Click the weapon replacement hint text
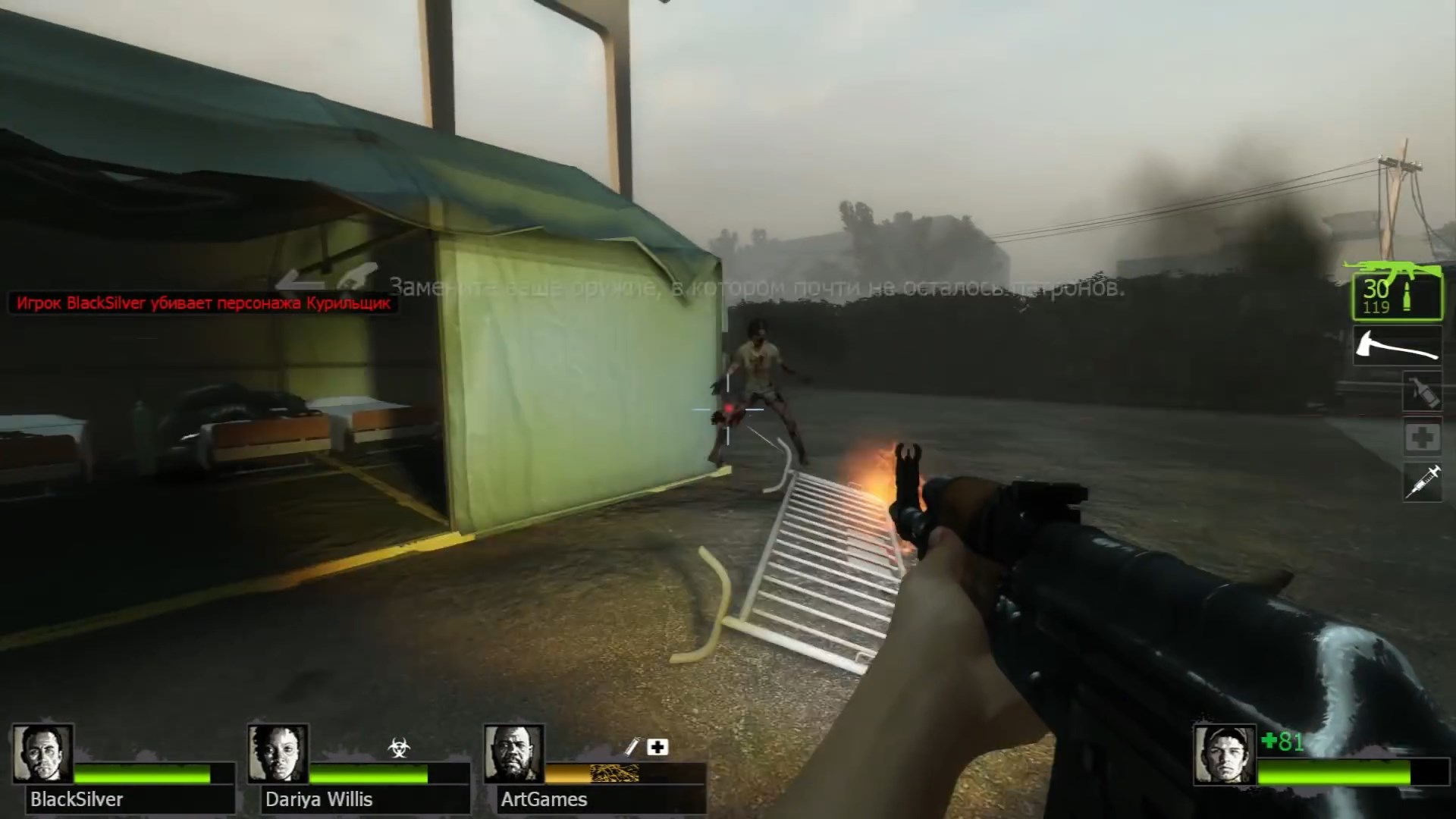The width and height of the screenshot is (1456, 819). tap(758, 287)
